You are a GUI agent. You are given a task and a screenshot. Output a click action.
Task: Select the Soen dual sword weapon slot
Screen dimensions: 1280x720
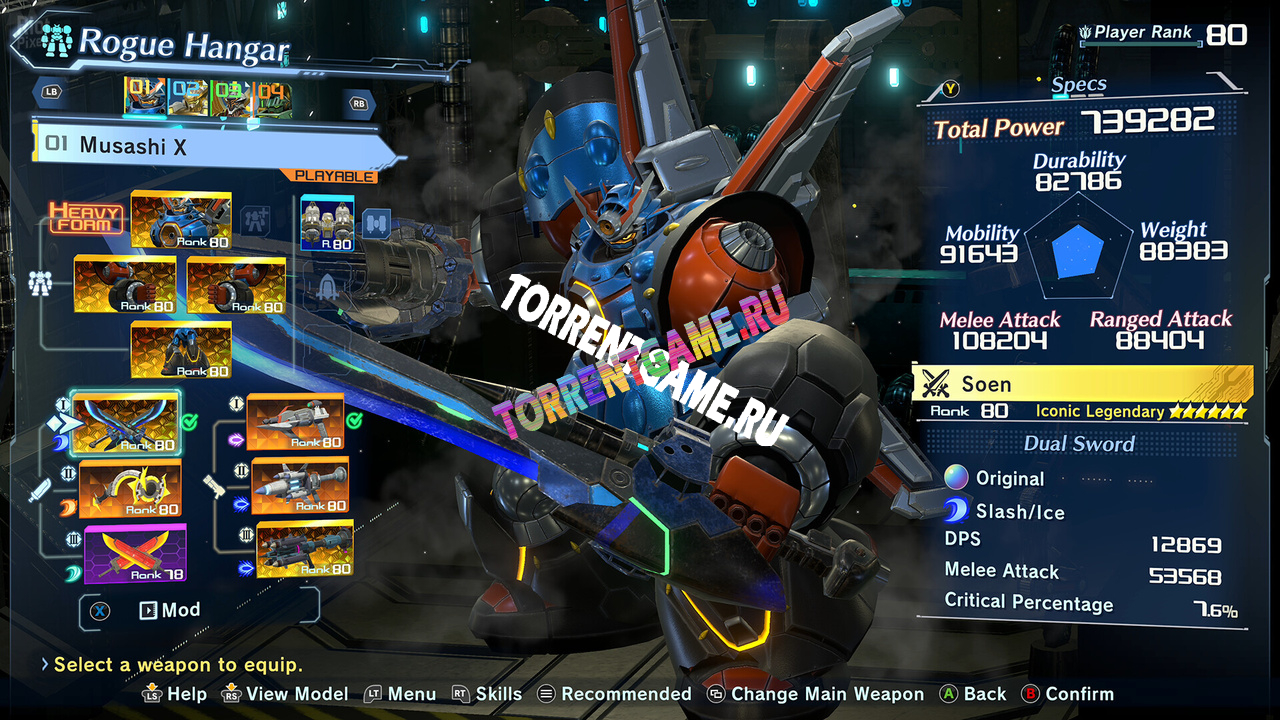[x=126, y=421]
